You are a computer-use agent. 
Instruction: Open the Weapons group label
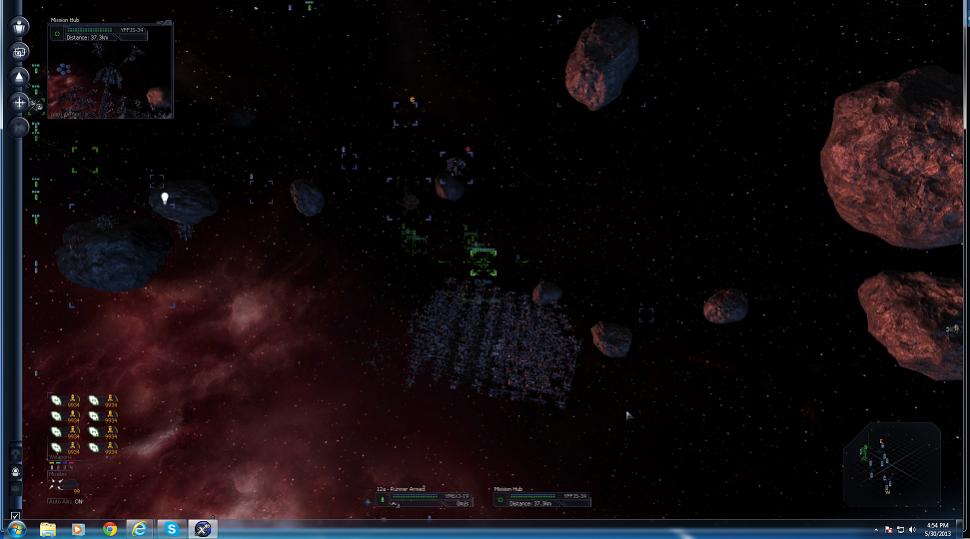(x=59, y=459)
